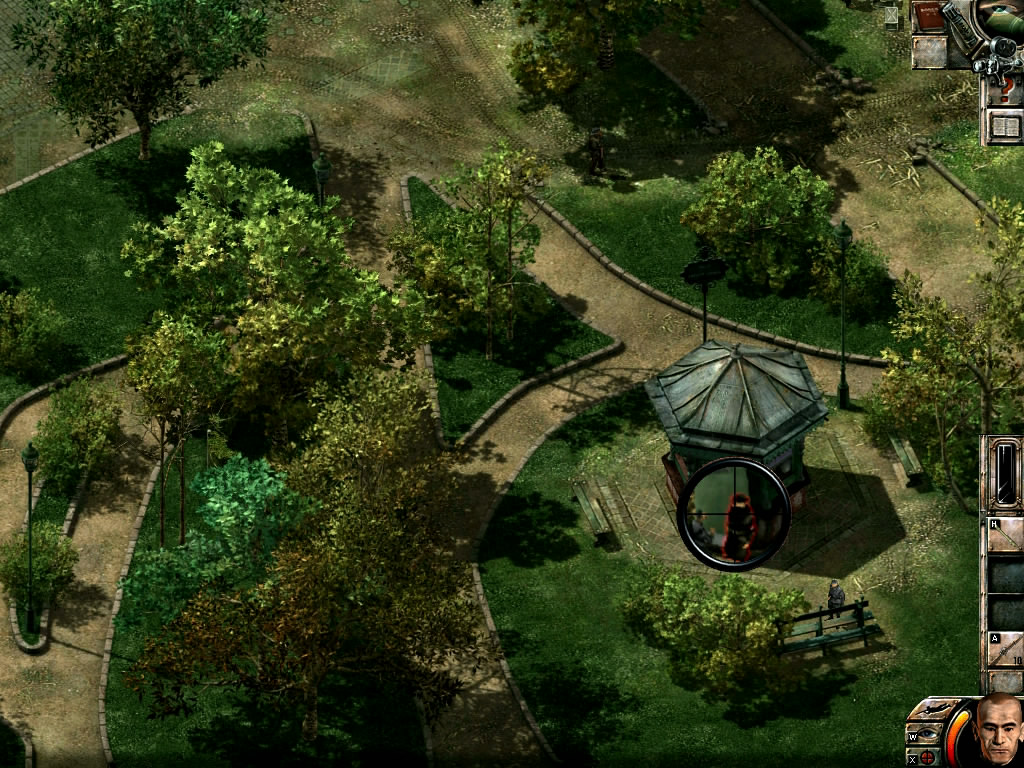Open the notebook with the open-book icon
1024x768 pixels.
(x=1003, y=126)
